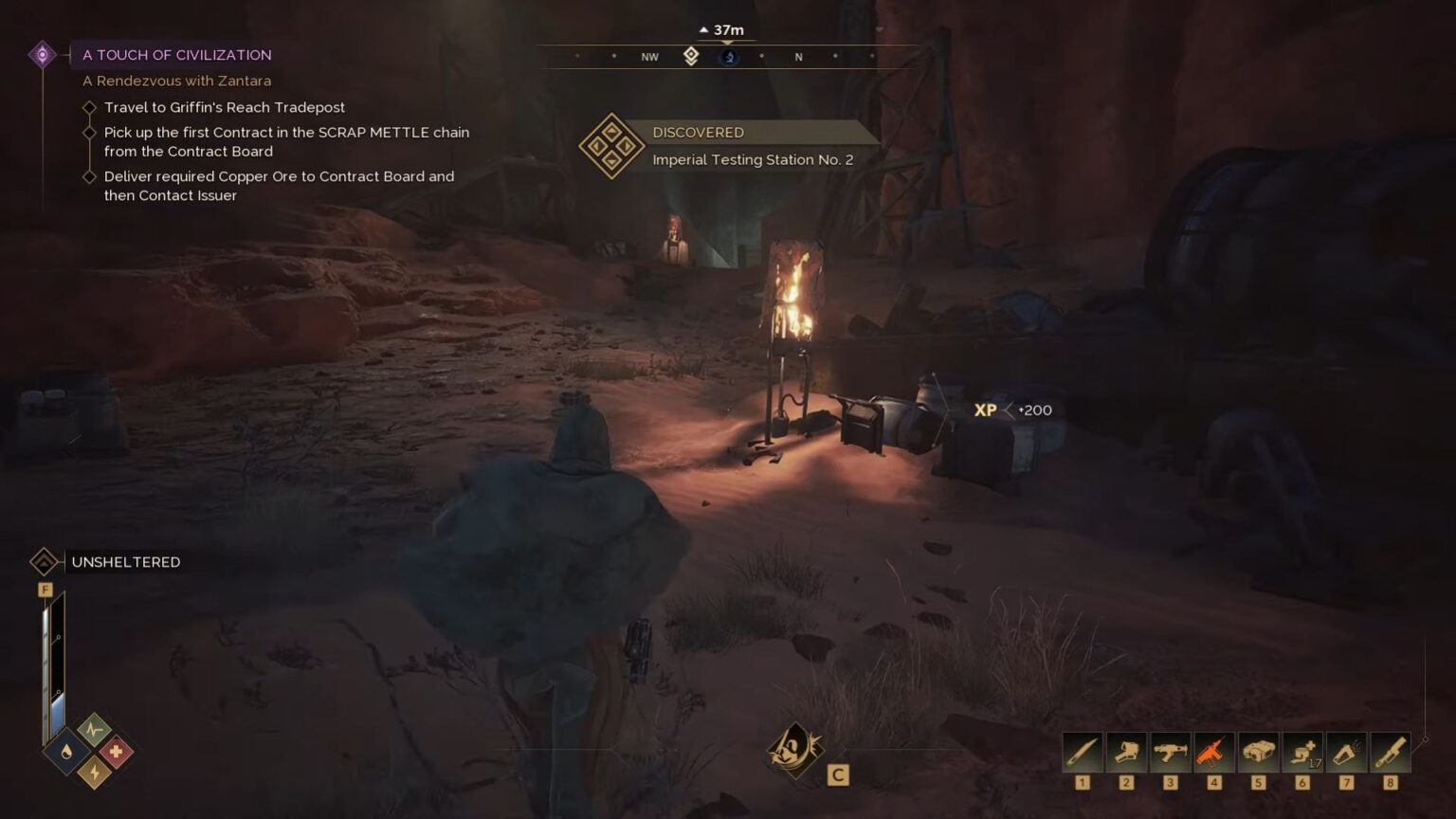Image resolution: width=1456 pixels, height=819 pixels.
Task: Toggle the purple quest tracker diamond
Action: (x=42, y=54)
